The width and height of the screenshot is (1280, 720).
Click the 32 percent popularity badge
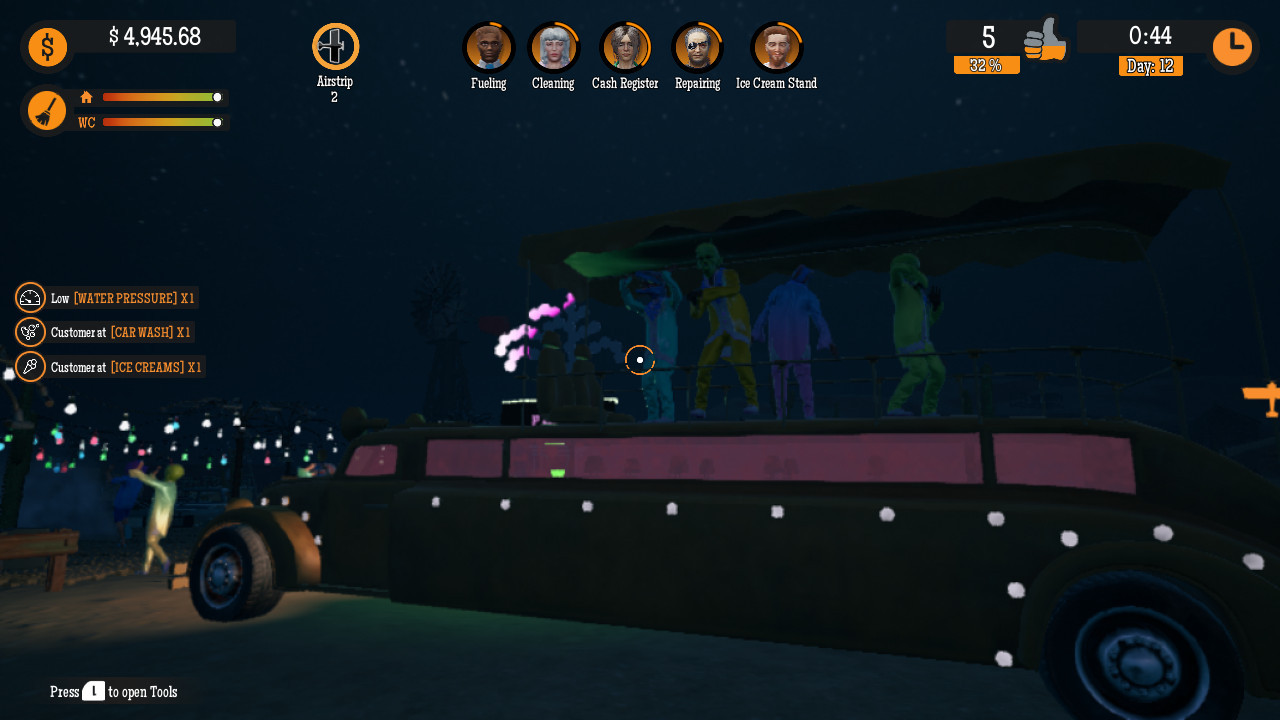[x=986, y=66]
